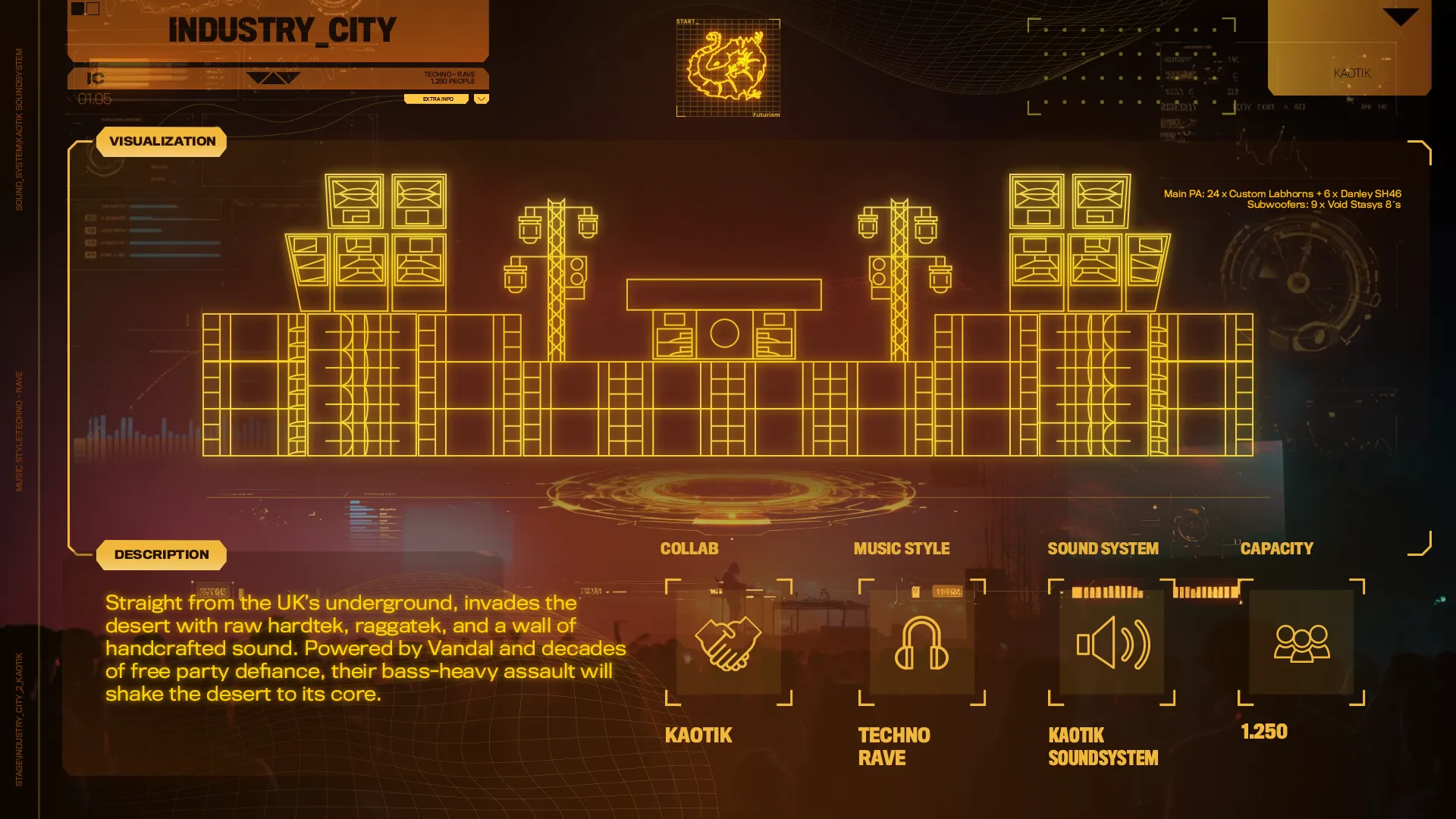Show the Capacity people icon

(x=1301, y=643)
